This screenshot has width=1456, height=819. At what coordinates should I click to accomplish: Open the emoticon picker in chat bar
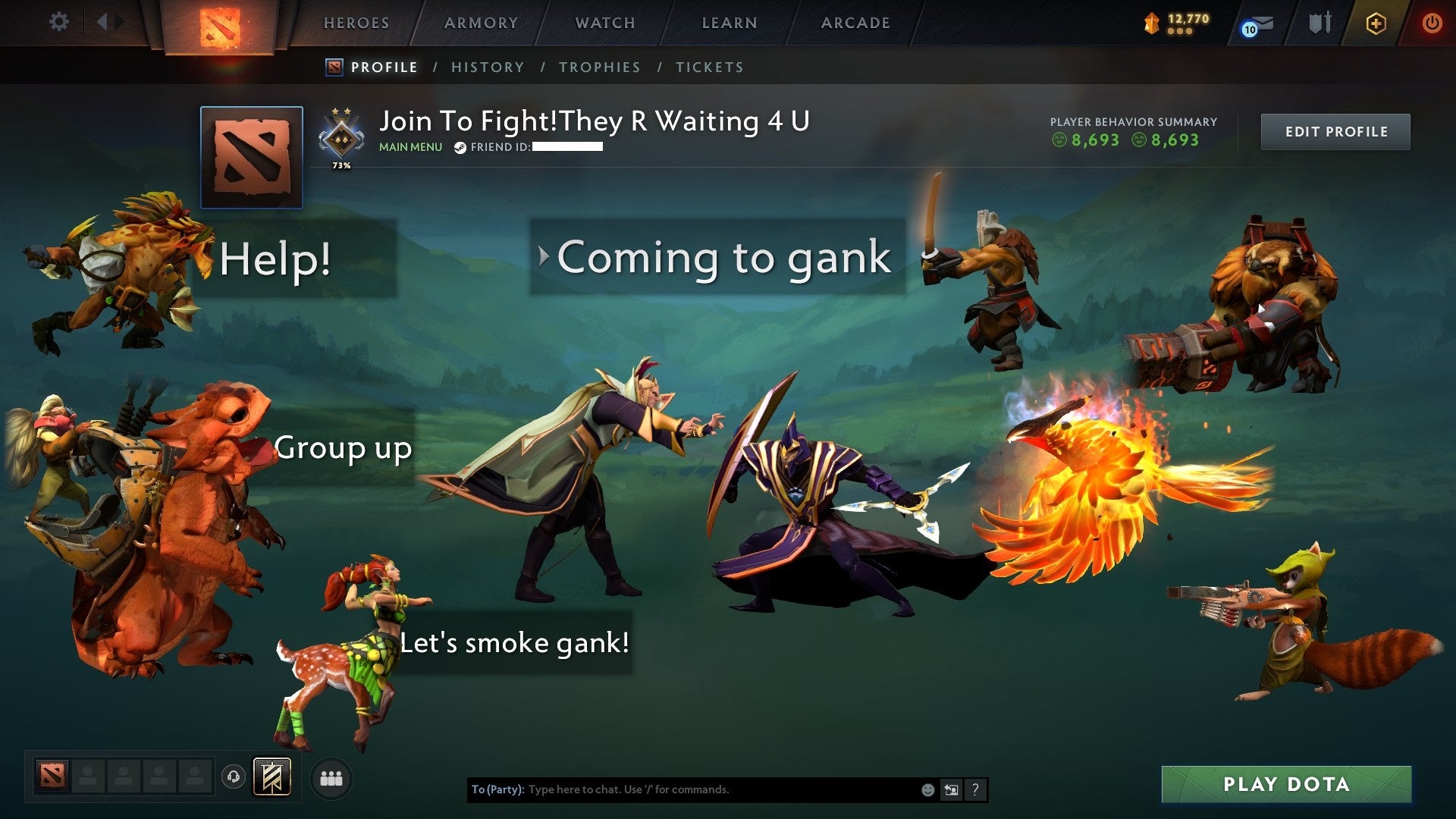927,789
